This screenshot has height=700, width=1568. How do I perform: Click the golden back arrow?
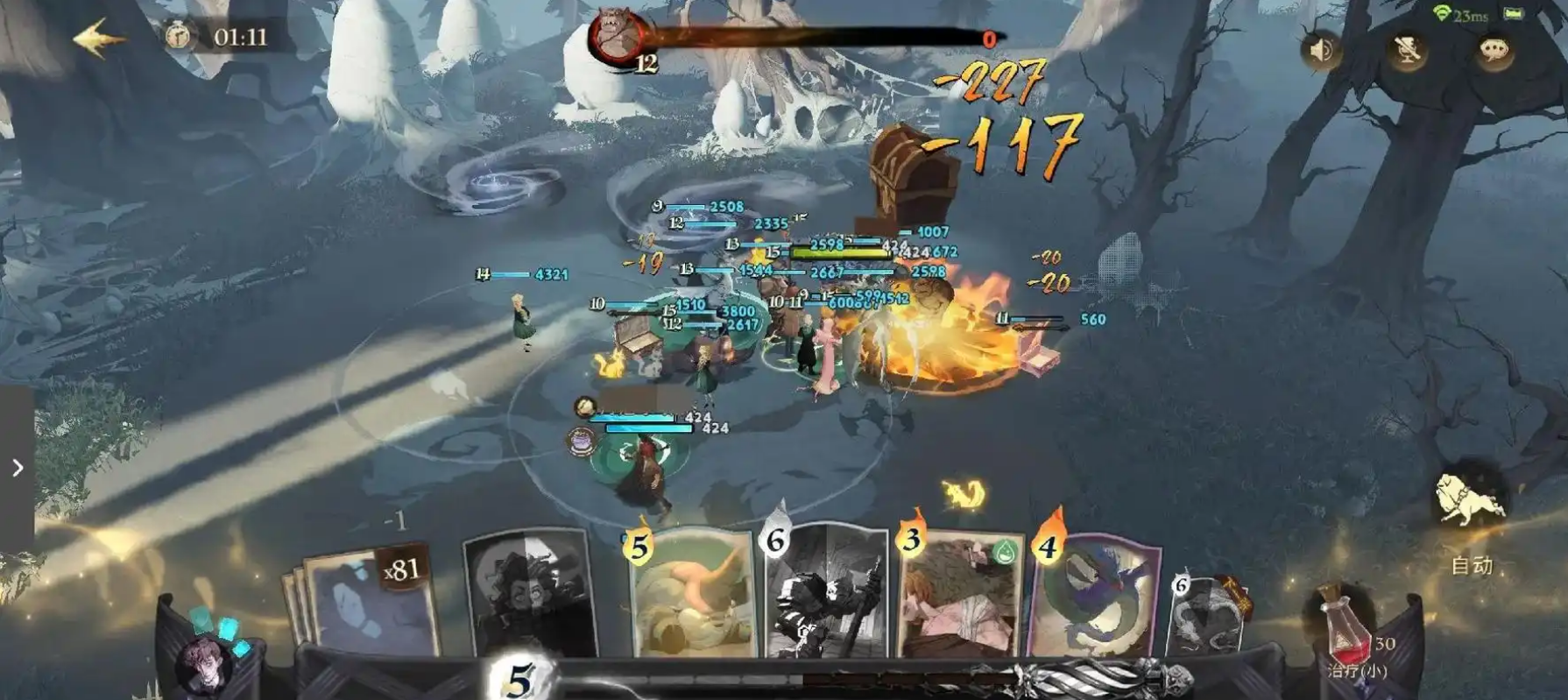[x=99, y=39]
